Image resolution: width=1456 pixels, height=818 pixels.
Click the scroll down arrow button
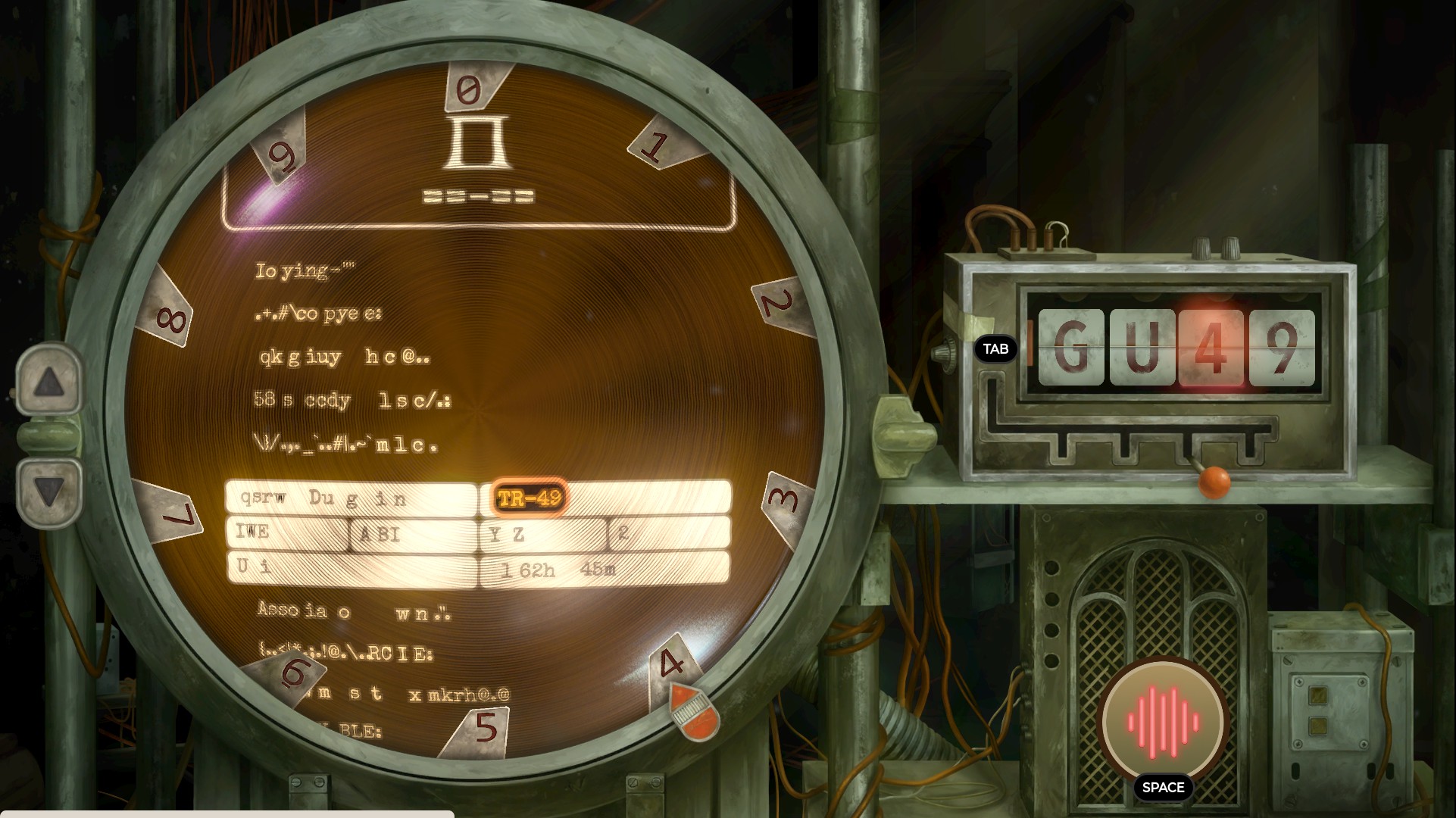pos(49,492)
